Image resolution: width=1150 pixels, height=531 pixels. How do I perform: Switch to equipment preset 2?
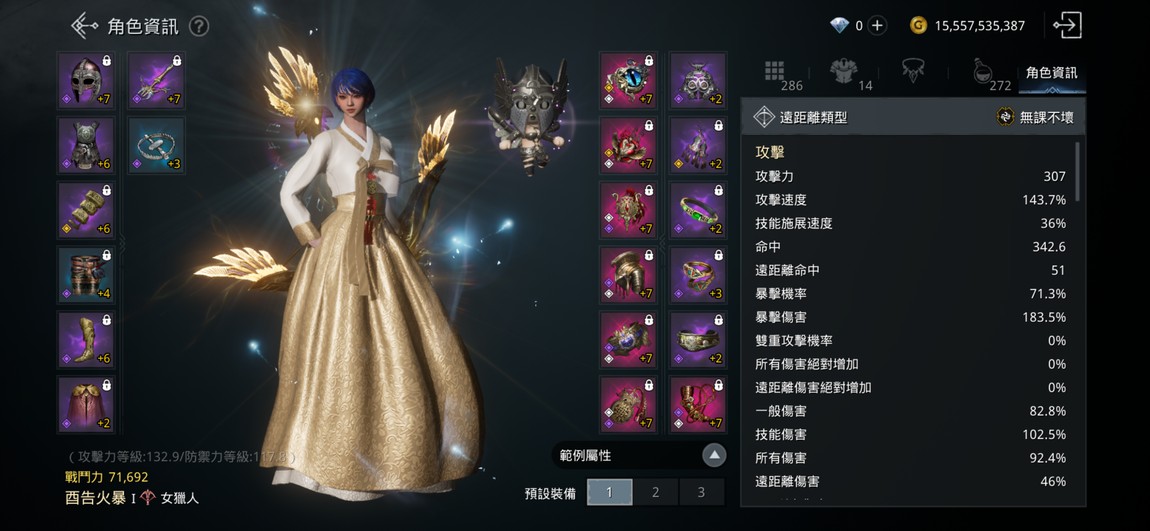pos(655,492)
